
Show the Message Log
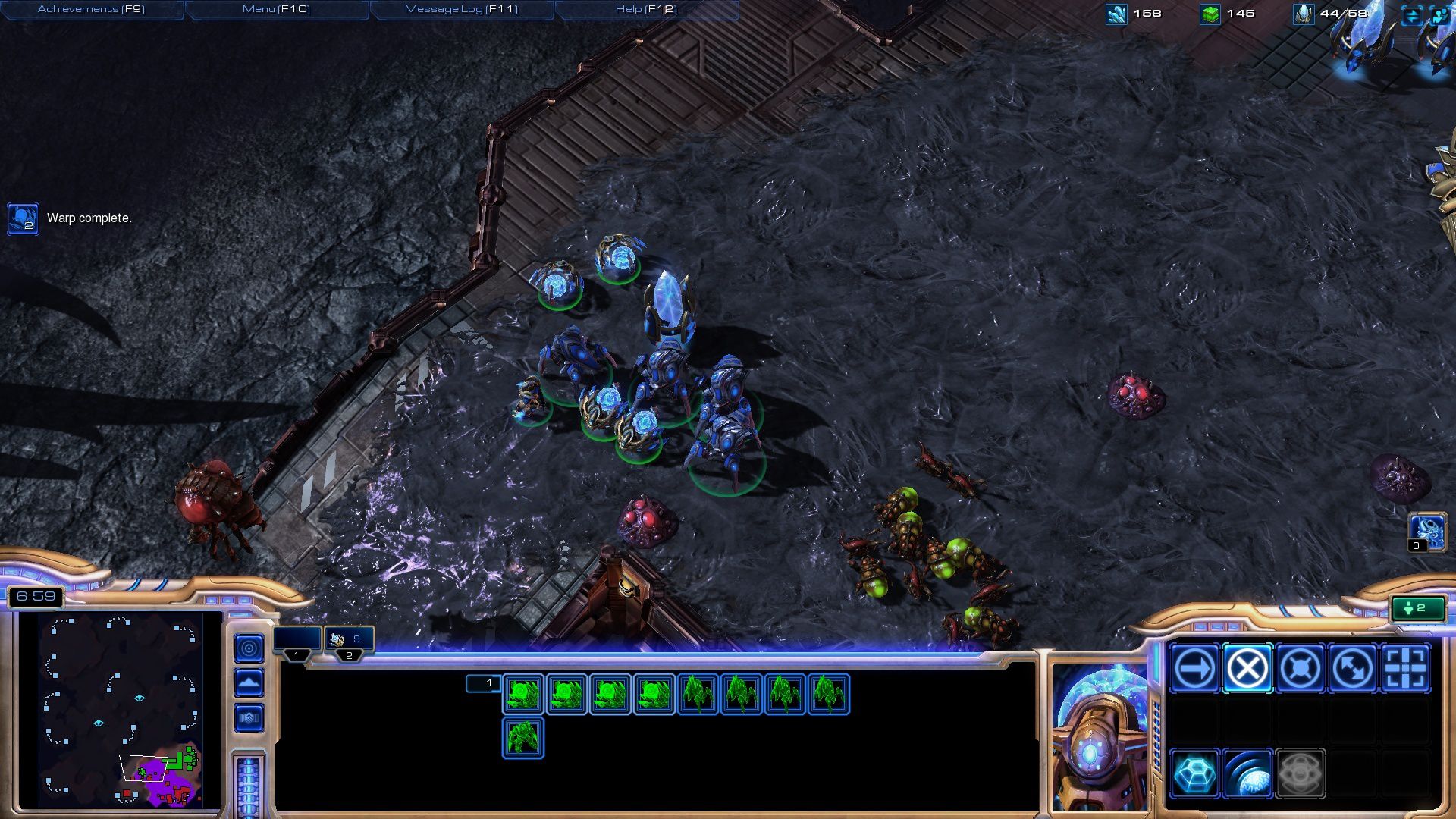pyautogui.click(x=461, y=10)
